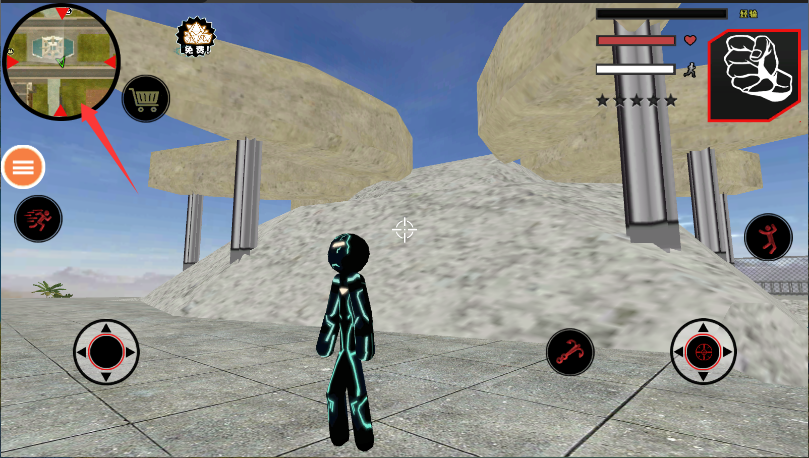Tap the red jumping figure button
809x458 pixels.
(x=767, y=238)
